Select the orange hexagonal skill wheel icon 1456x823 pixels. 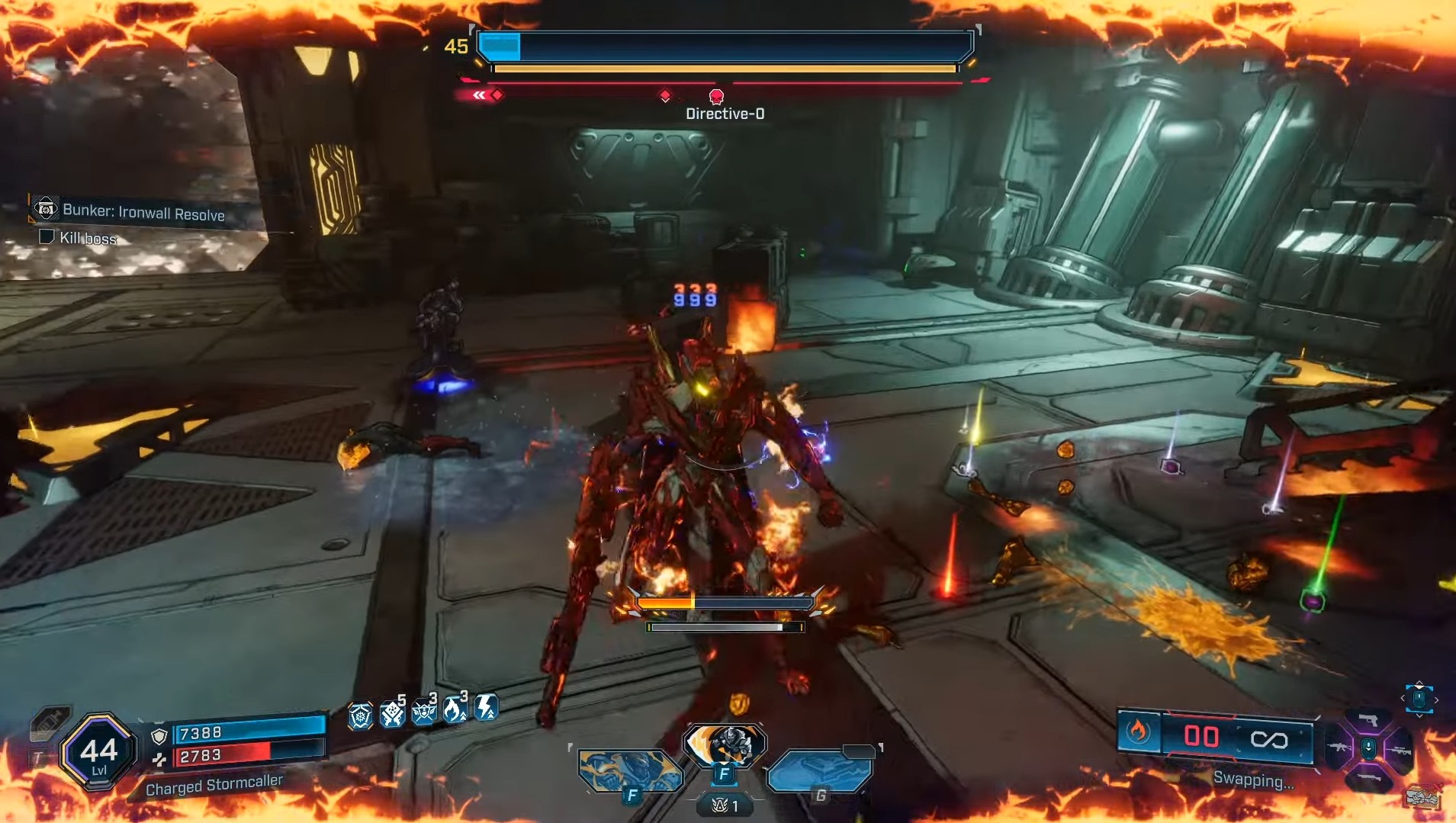coord(360,715)
